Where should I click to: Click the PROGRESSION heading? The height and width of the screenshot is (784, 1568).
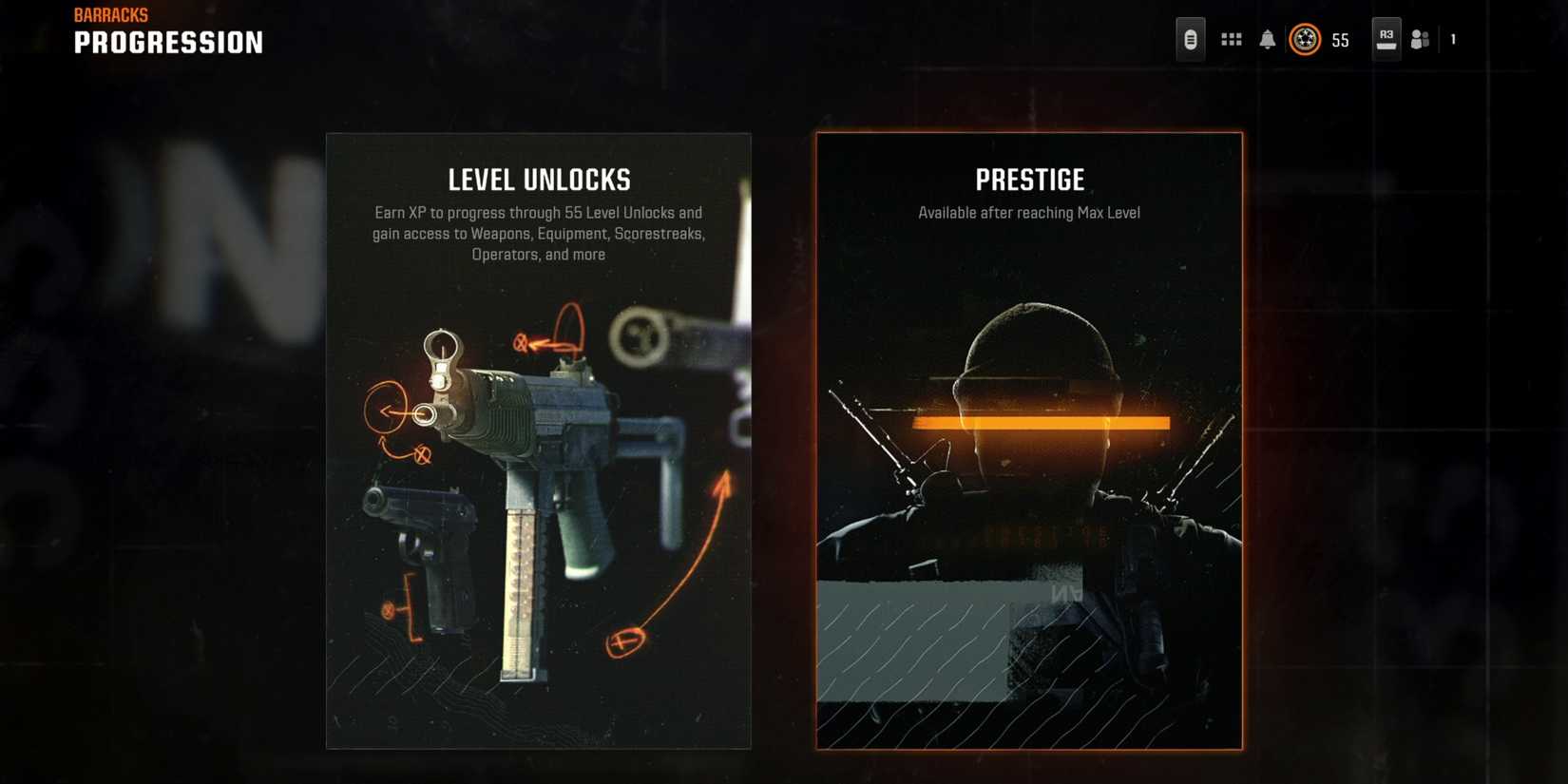pos(168,42)
